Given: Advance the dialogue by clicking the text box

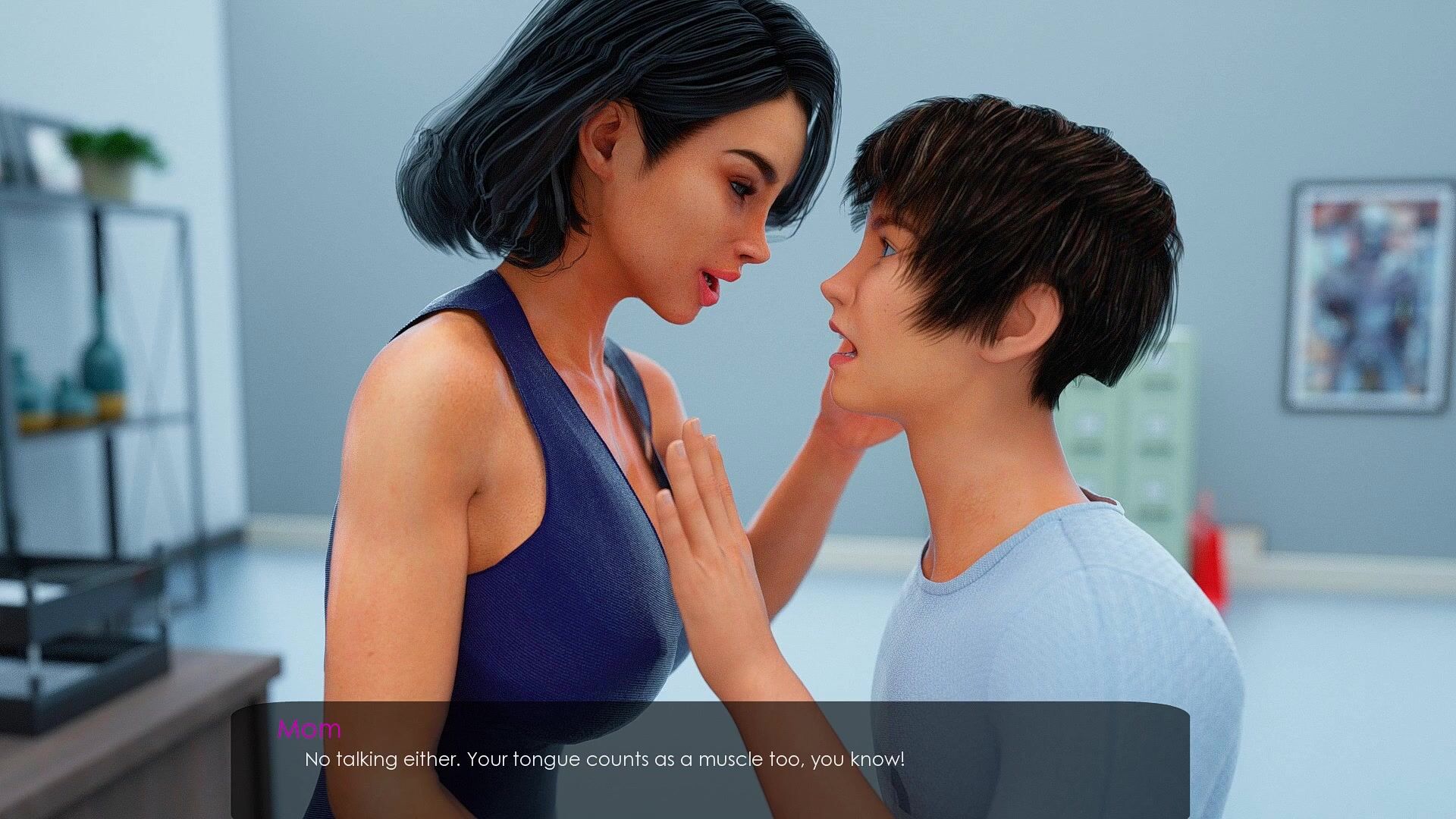Looking at the screenshot, I should click(710, 759).
